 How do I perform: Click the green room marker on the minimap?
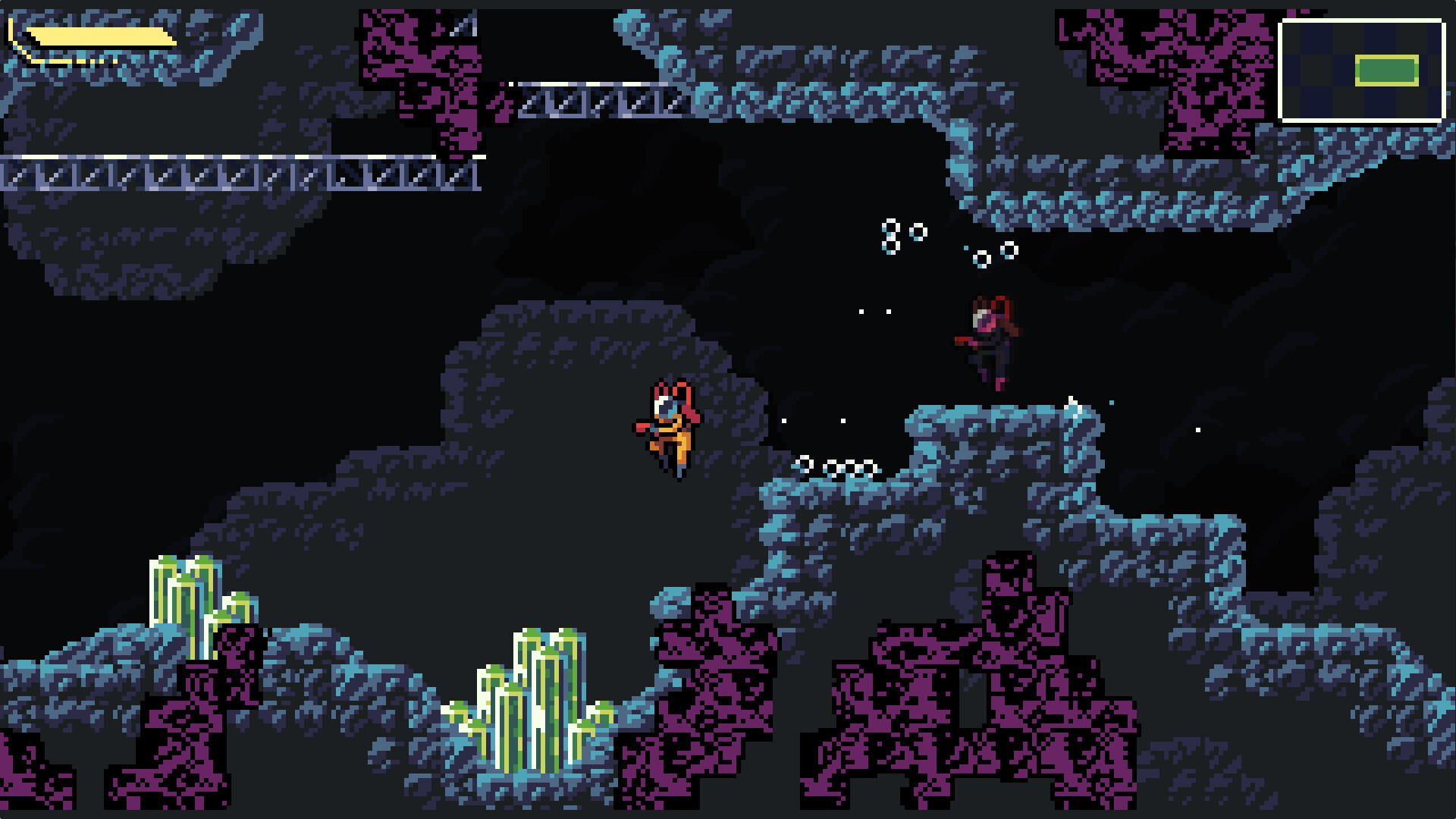point(1385,70)
